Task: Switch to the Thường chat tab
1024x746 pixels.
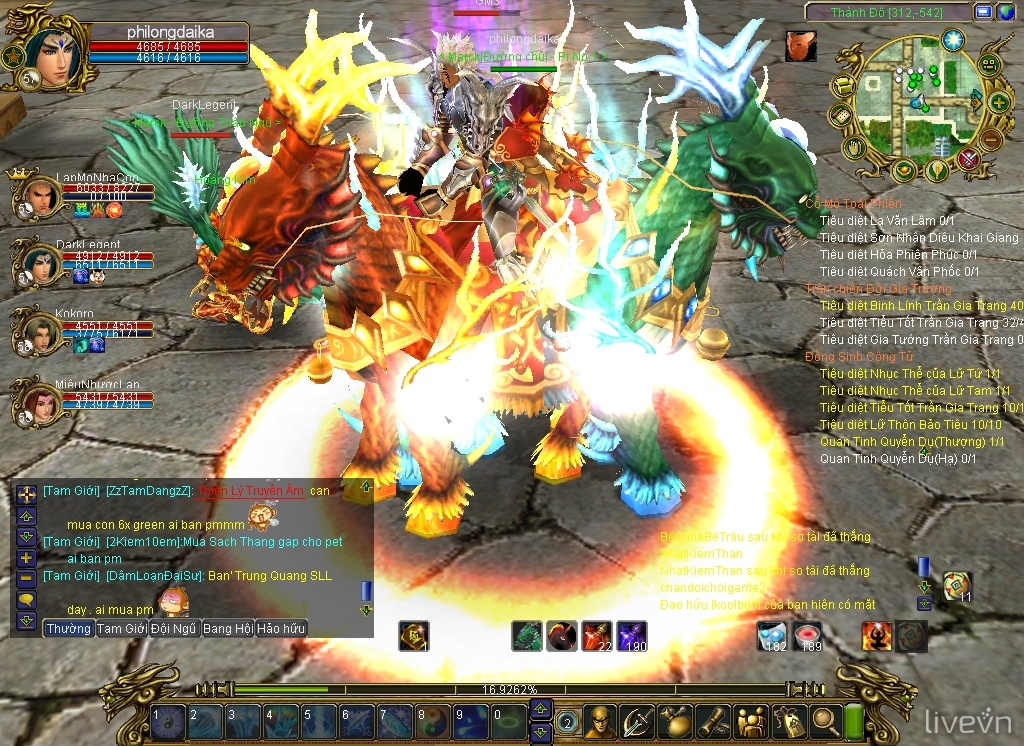Action: tap(68, 629)
